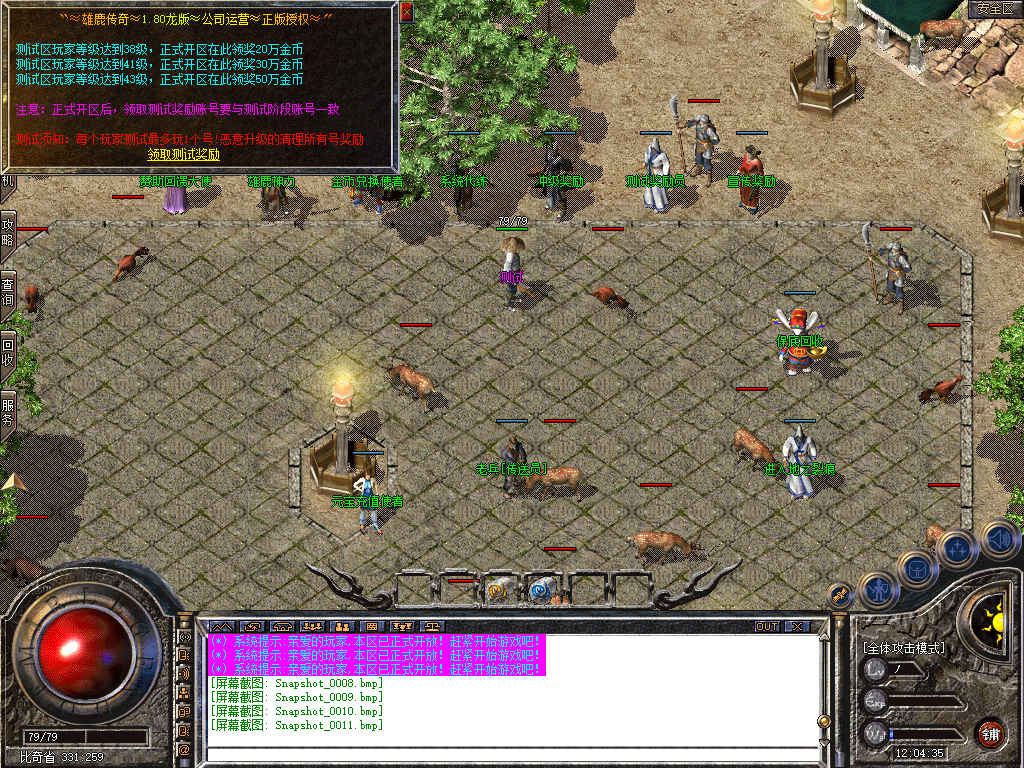Click the crossed-swords small round button
The image size is (1024, 768).
[x=841, y=594]
